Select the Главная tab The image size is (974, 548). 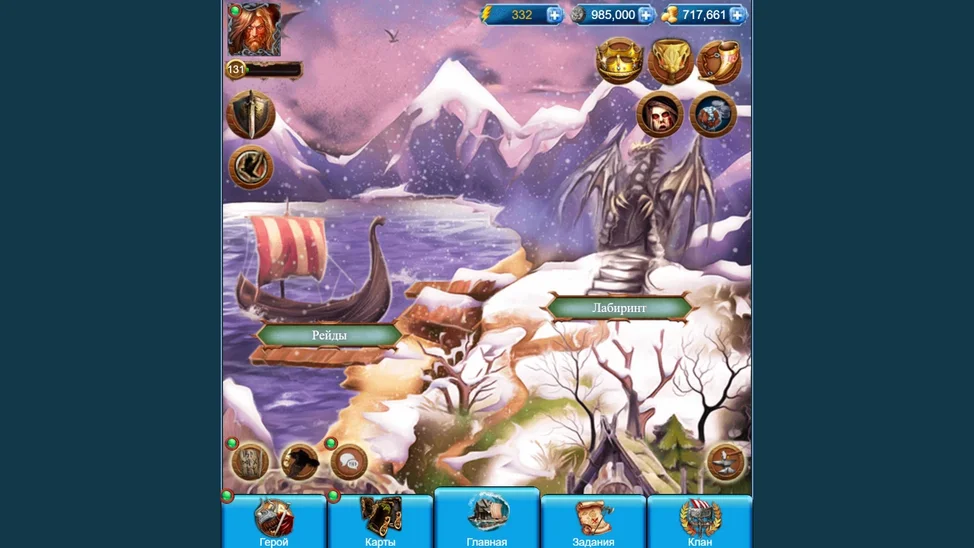click(487, 519)
